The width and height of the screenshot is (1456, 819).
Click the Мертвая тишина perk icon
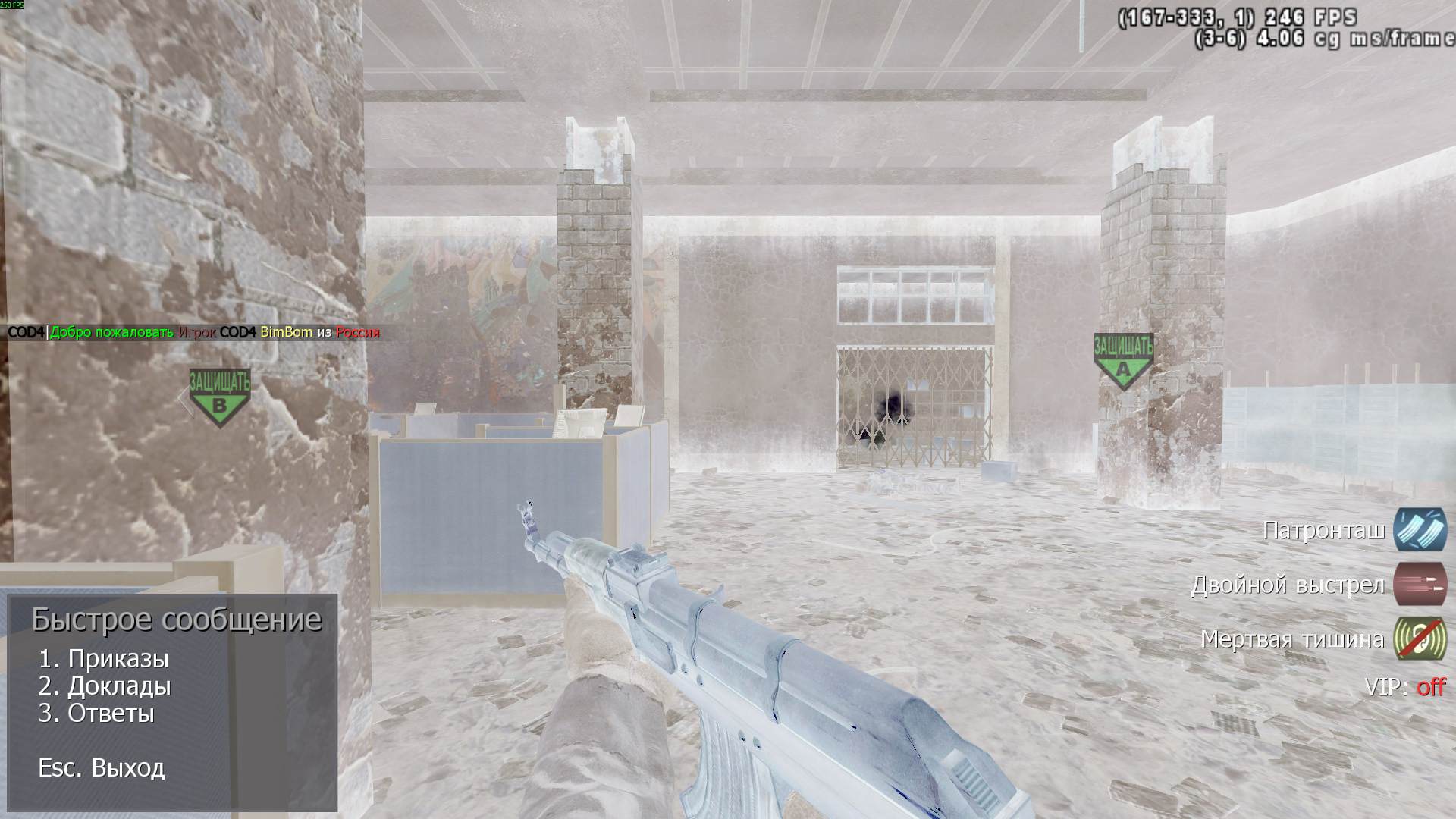pyautogui.click(x=1420, y=639)
